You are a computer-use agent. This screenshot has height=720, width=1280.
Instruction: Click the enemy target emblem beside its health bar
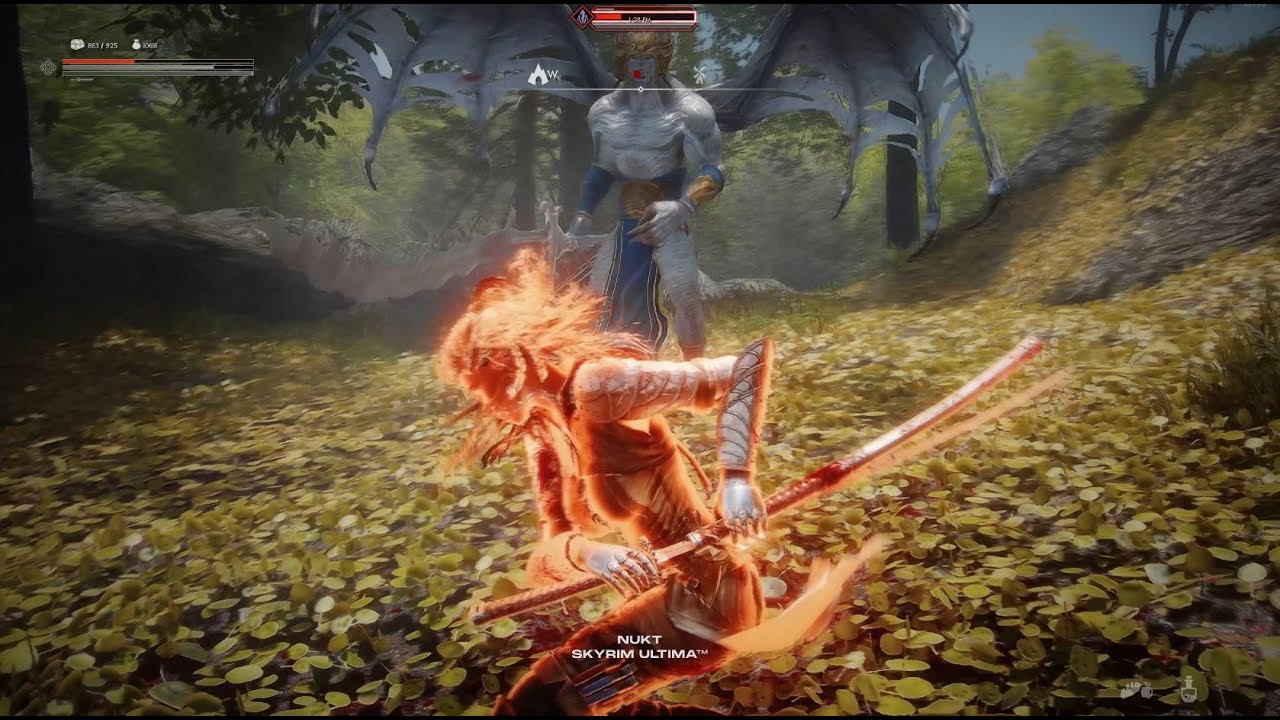point(581,16)
